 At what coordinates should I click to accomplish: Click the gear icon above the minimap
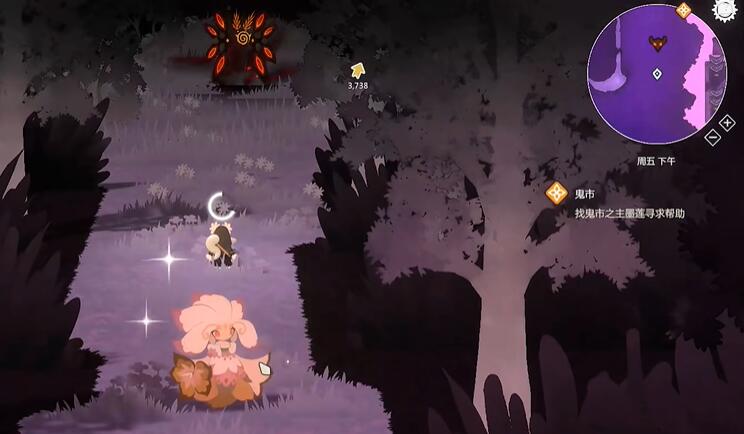click(x=724, y=9)
